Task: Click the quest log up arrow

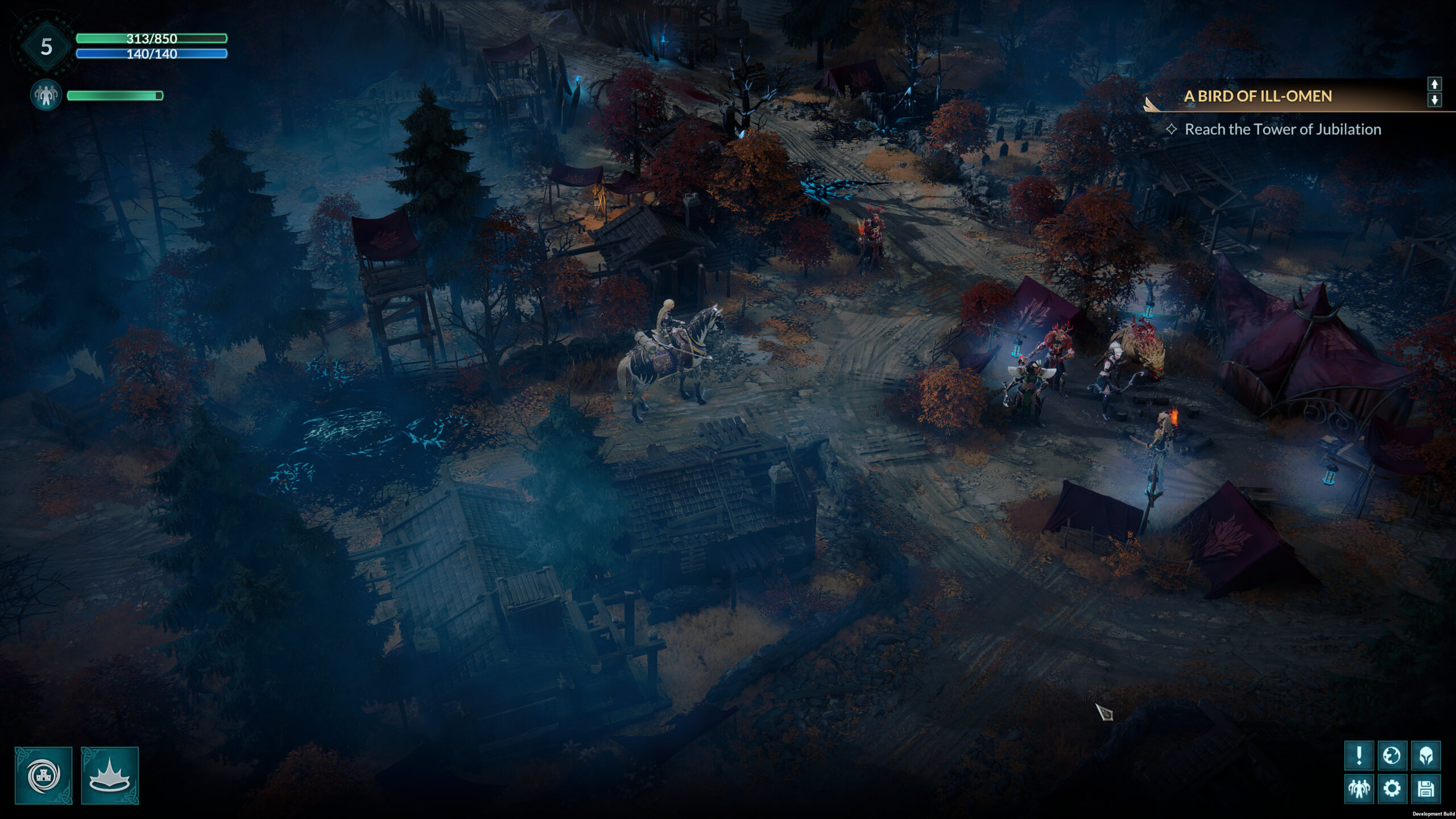Action: pyautogui.click(x=1436, y=83)
